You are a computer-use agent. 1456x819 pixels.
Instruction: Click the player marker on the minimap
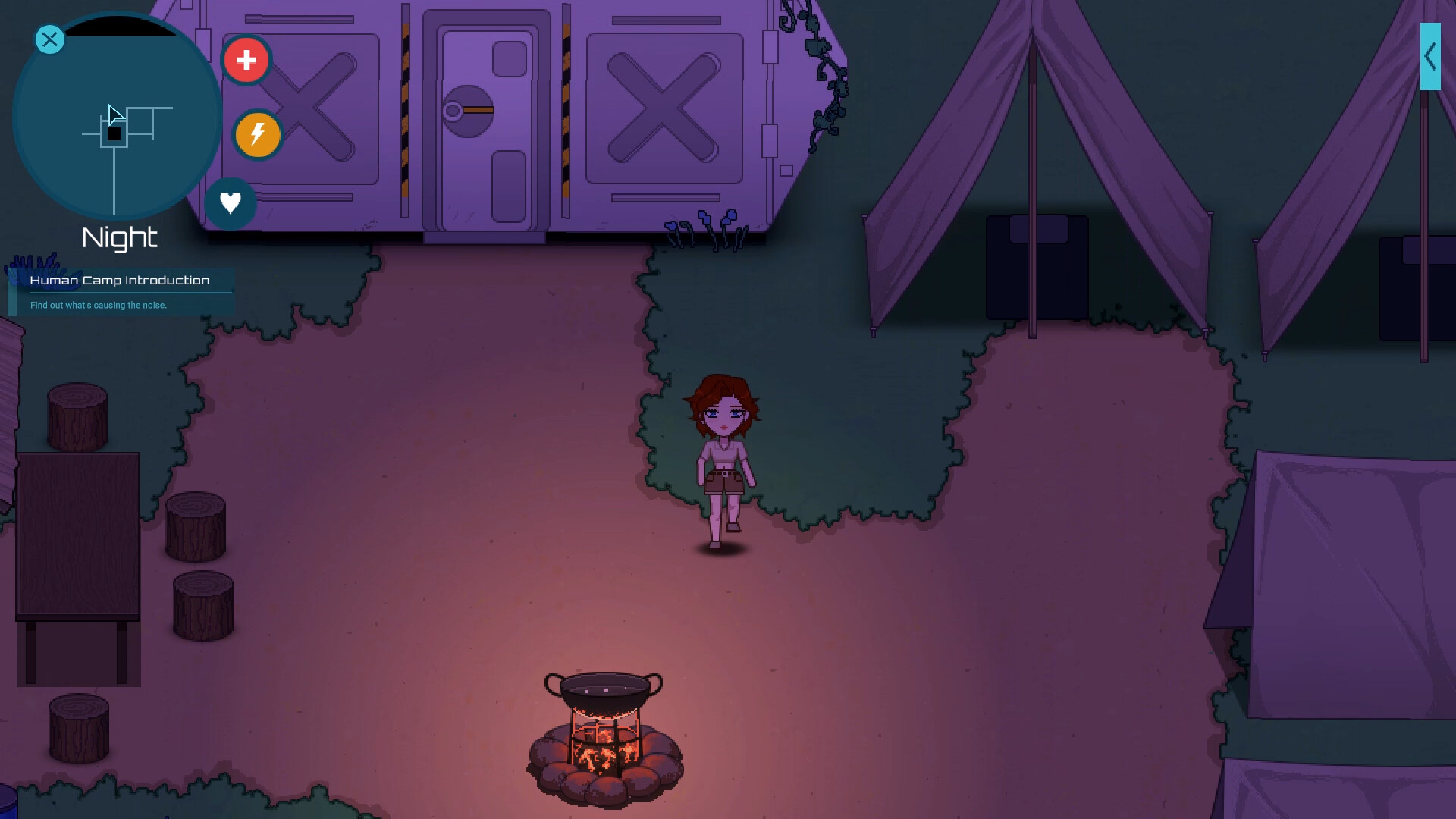[115, 134]
